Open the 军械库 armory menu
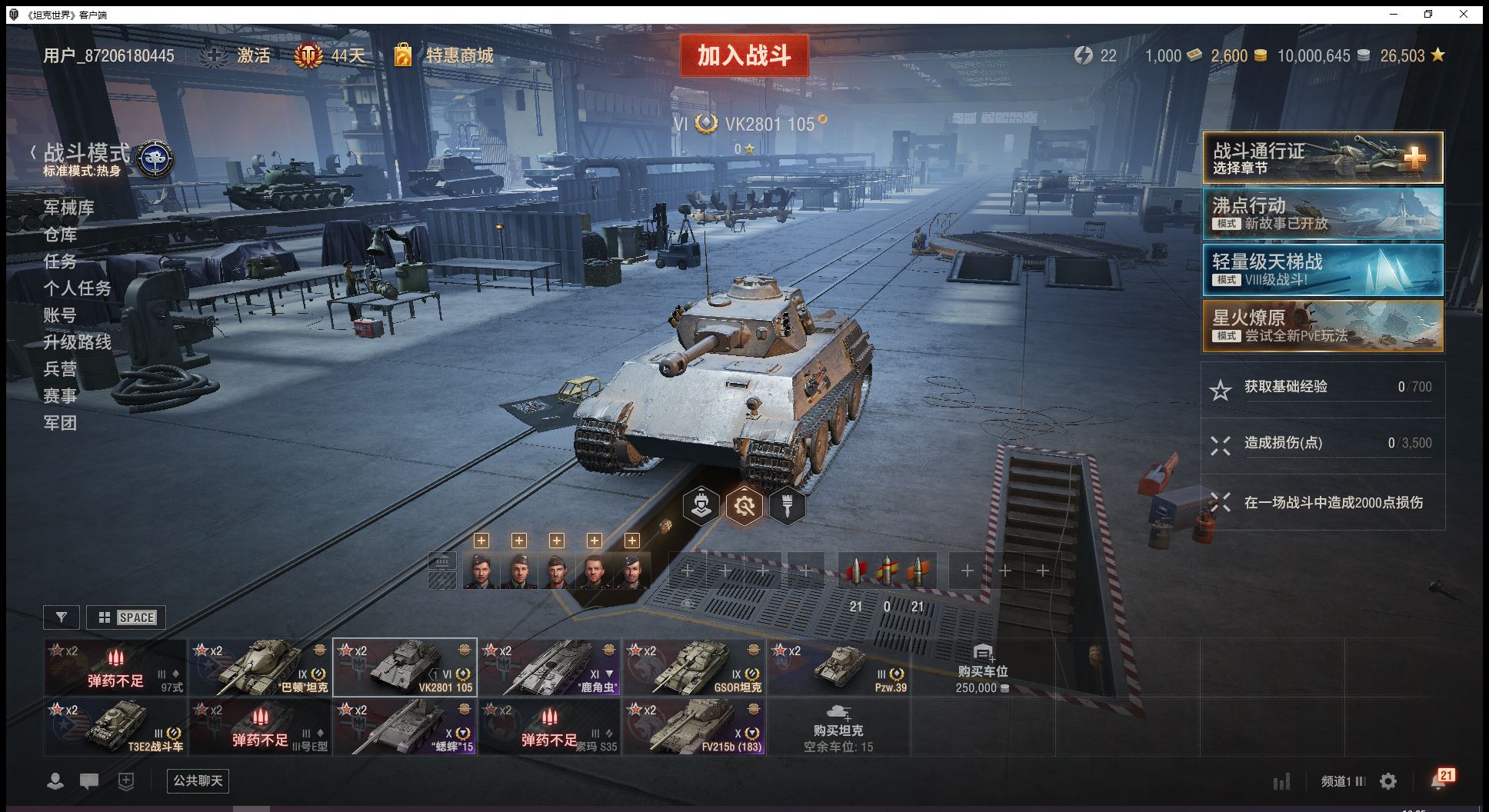 point(69,208)
